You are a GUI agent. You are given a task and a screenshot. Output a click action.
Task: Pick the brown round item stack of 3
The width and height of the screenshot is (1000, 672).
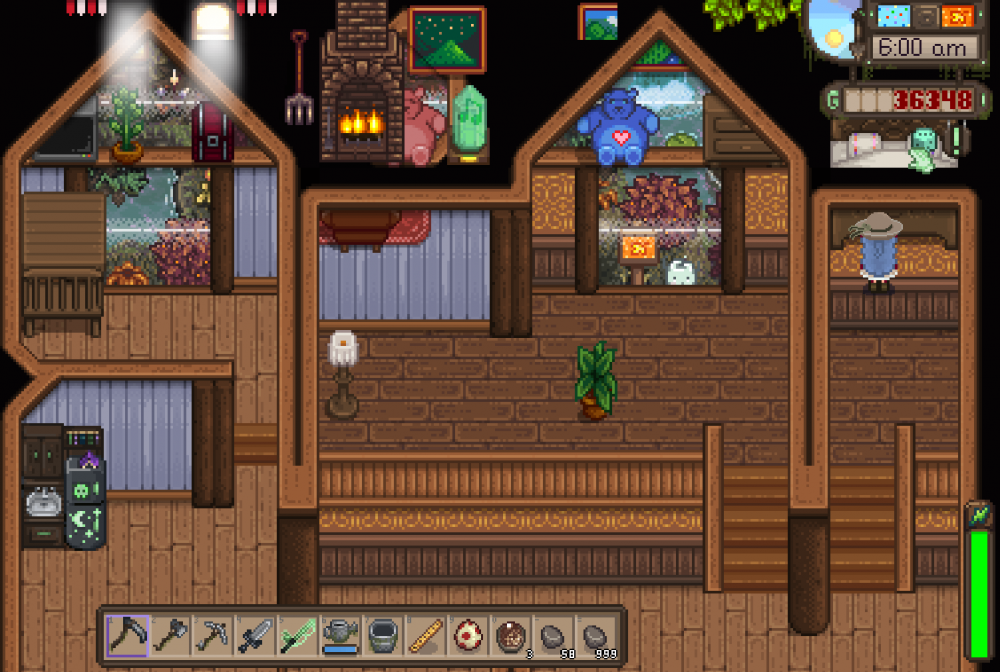click(512, 635)
